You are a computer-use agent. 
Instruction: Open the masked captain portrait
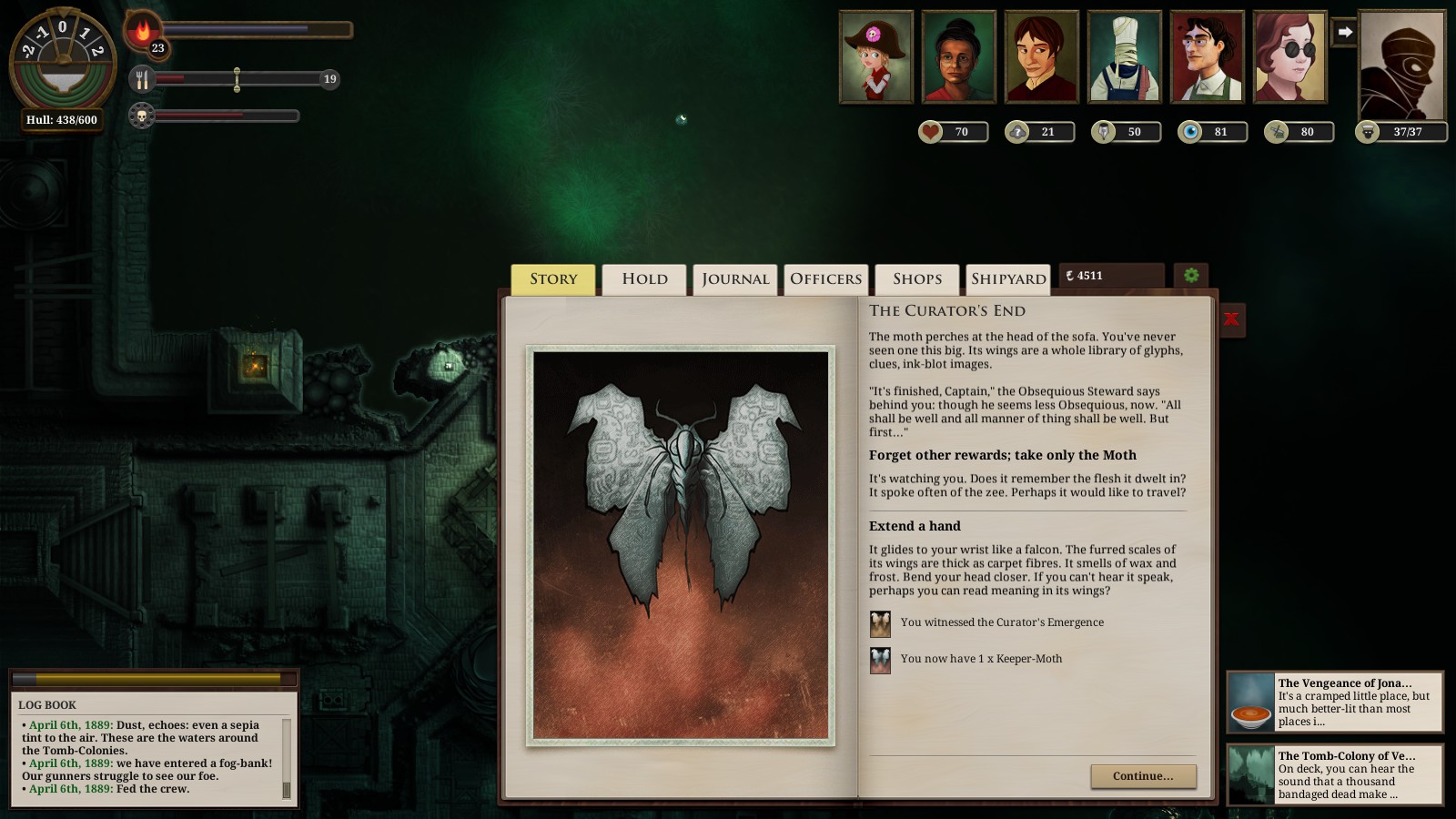pos(1401,66)
